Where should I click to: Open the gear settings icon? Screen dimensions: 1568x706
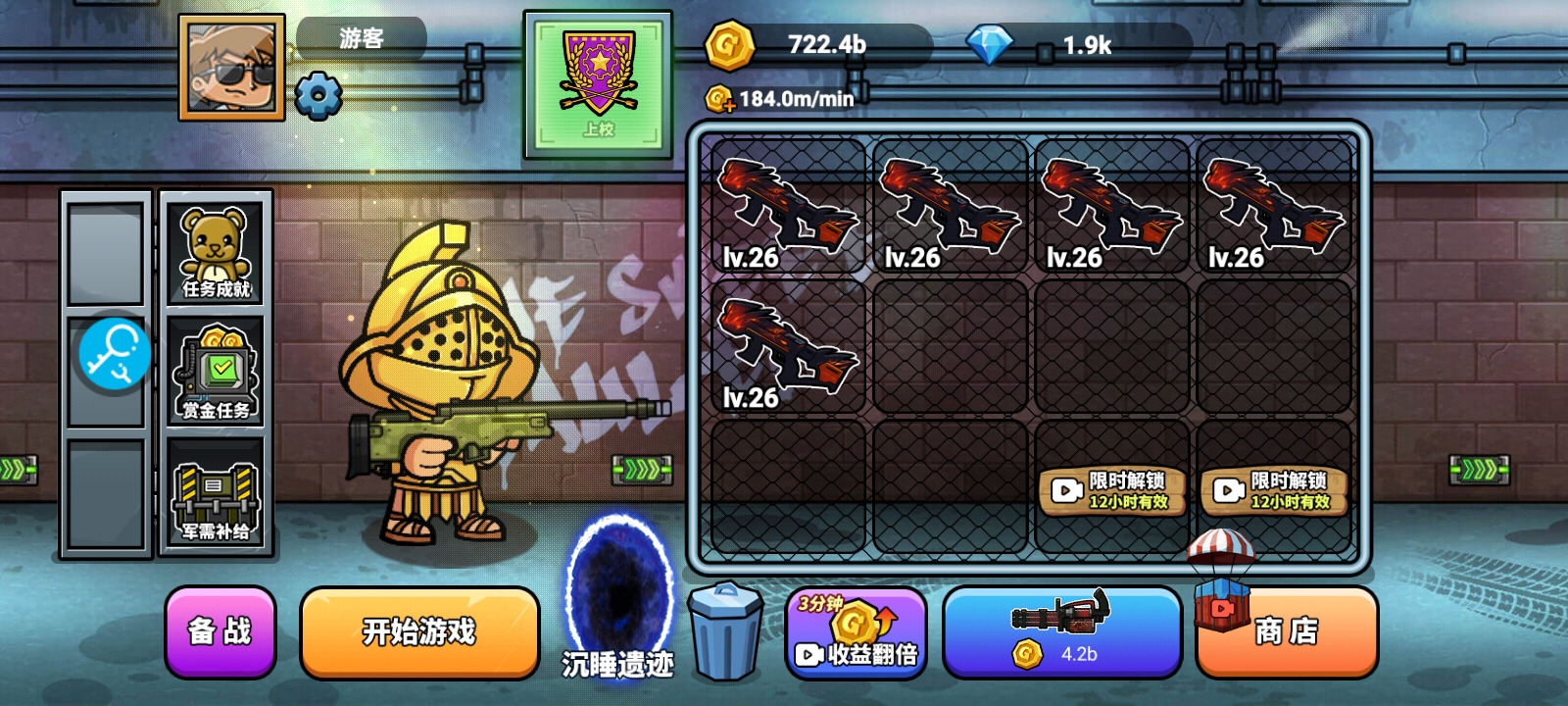click(318, 95)
